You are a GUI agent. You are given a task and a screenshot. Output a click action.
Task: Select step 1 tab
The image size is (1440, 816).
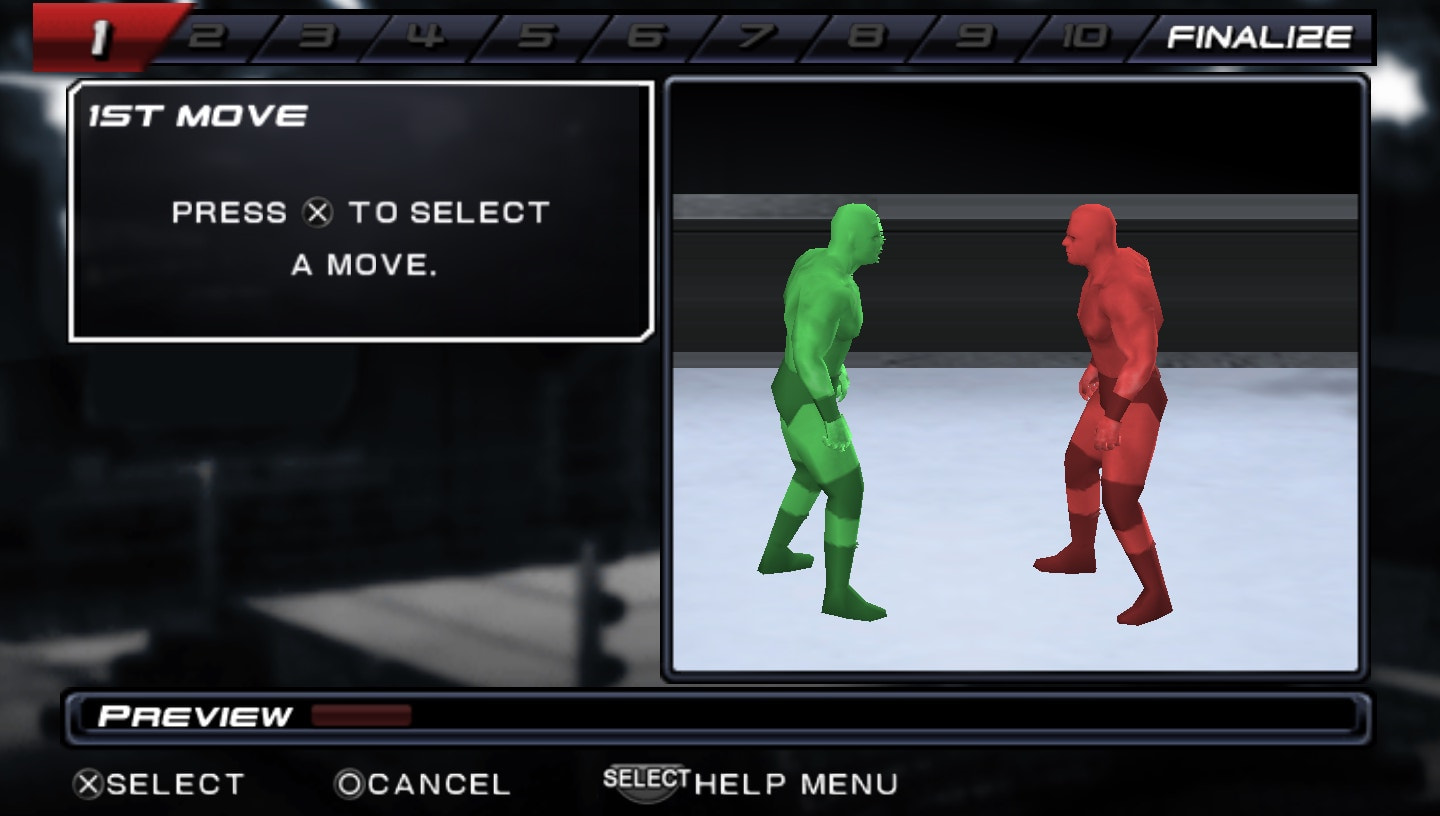point(100,38)
